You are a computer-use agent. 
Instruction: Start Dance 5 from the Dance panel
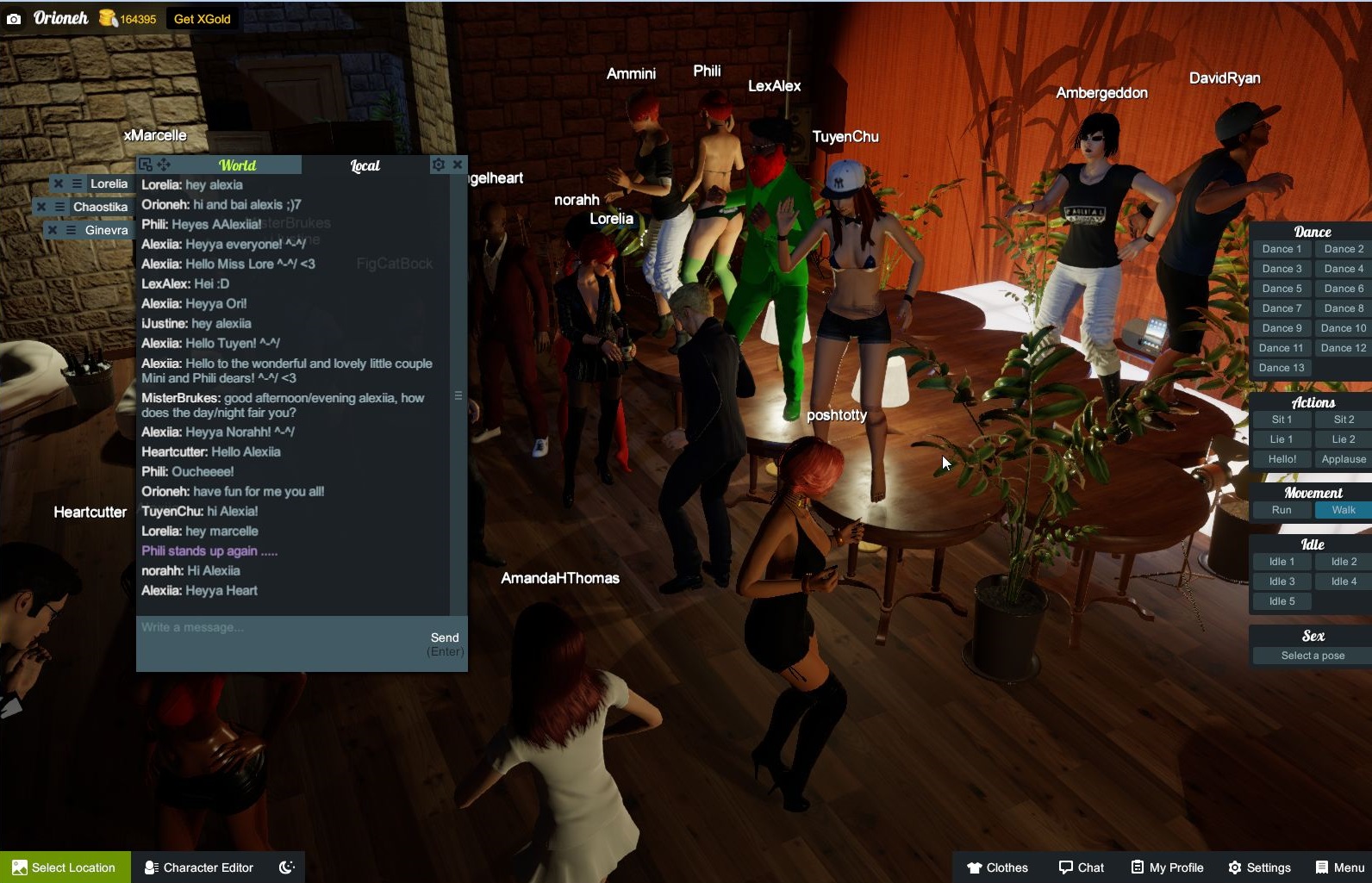click(x=1281, y=288)
